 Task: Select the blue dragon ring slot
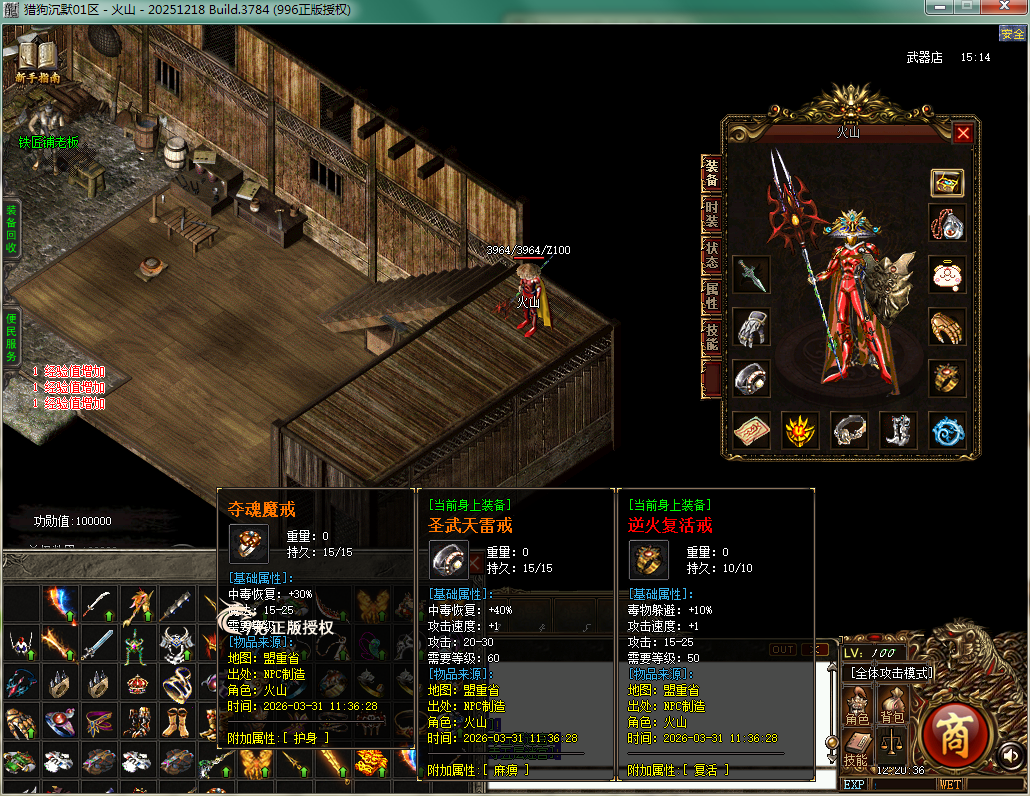tap(947, 430)
